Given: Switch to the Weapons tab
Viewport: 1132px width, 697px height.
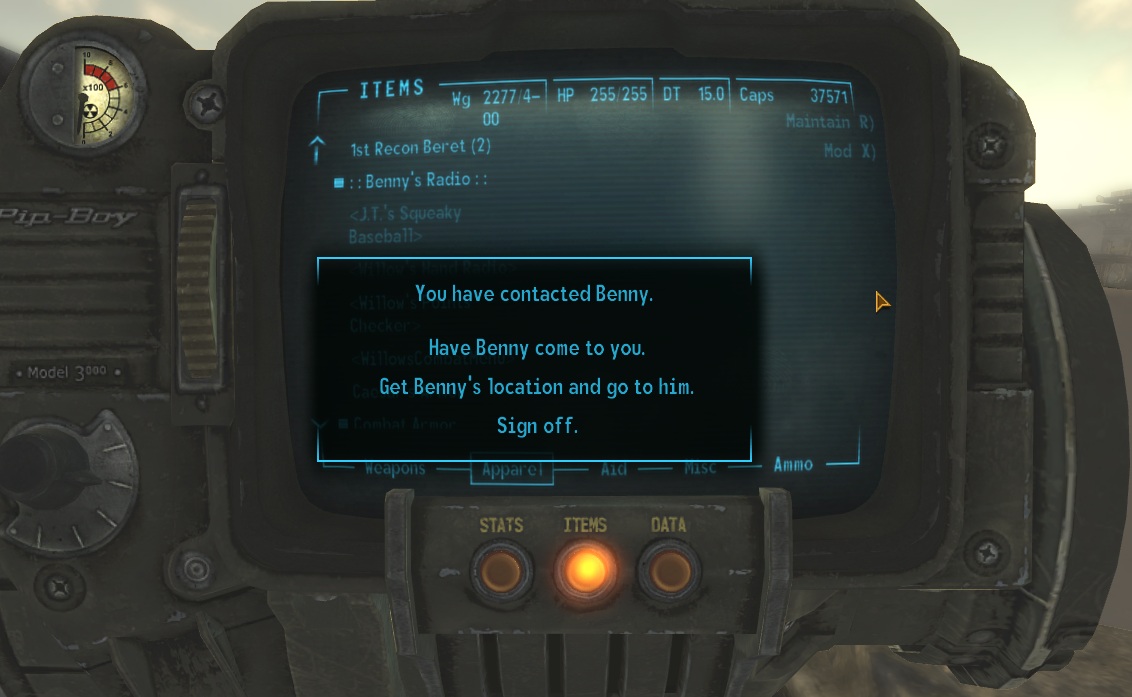Looking at the screenshot, I should (394, 468).
